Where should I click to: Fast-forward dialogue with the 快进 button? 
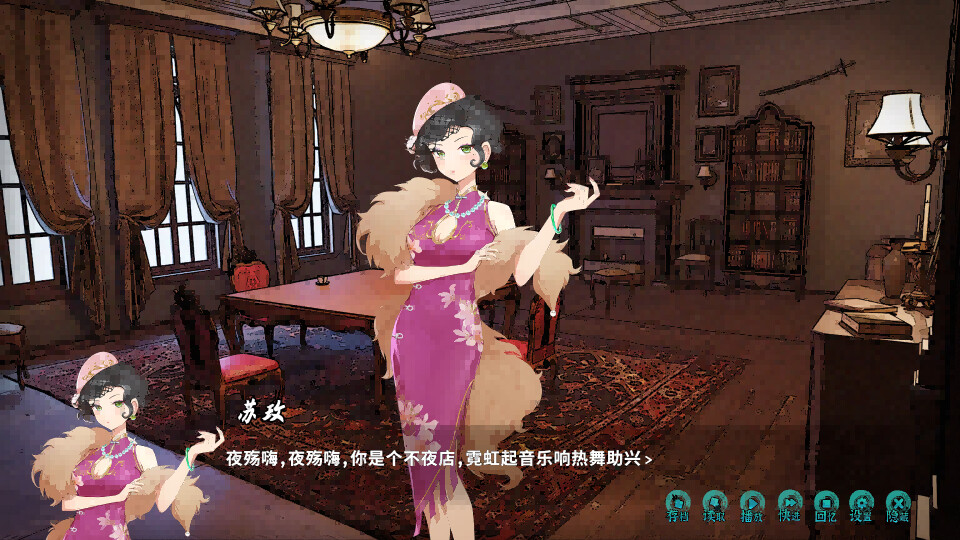[x=789, y=506]
